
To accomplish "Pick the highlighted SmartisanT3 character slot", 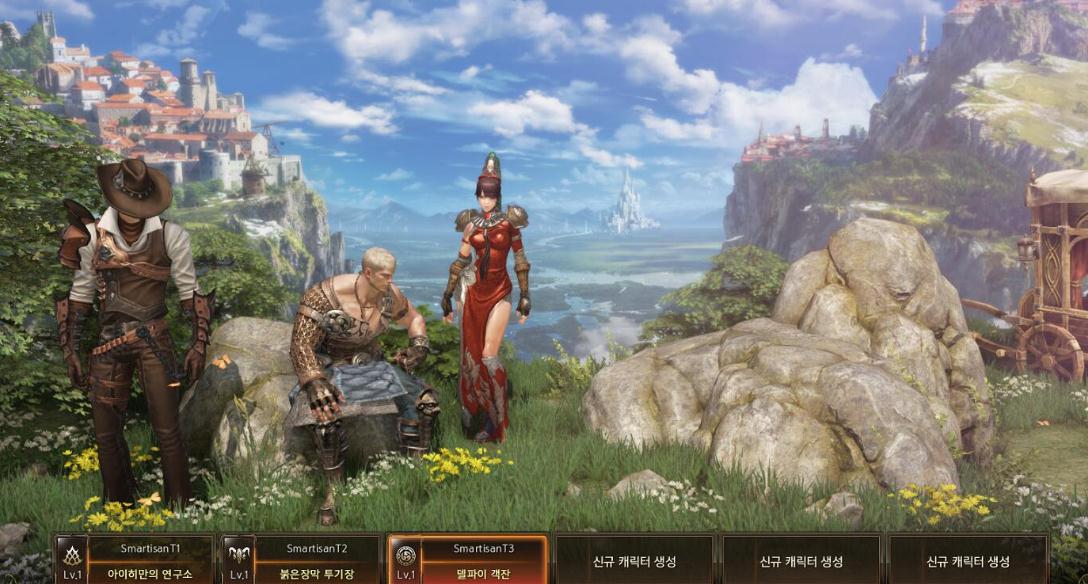I will [x=468, y=561].
